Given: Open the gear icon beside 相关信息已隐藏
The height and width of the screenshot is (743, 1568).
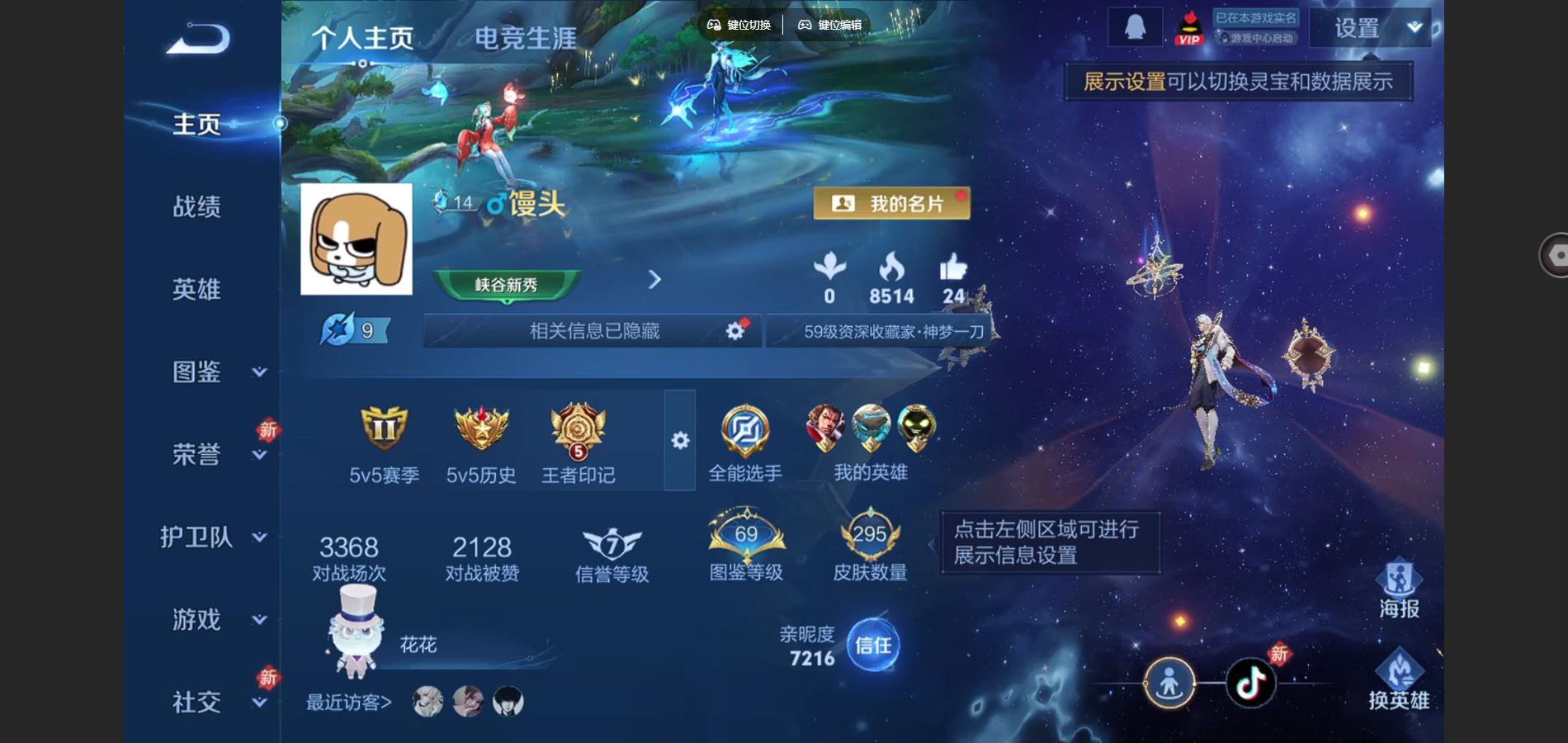Looking at the screenshot, I should [733, 329].
